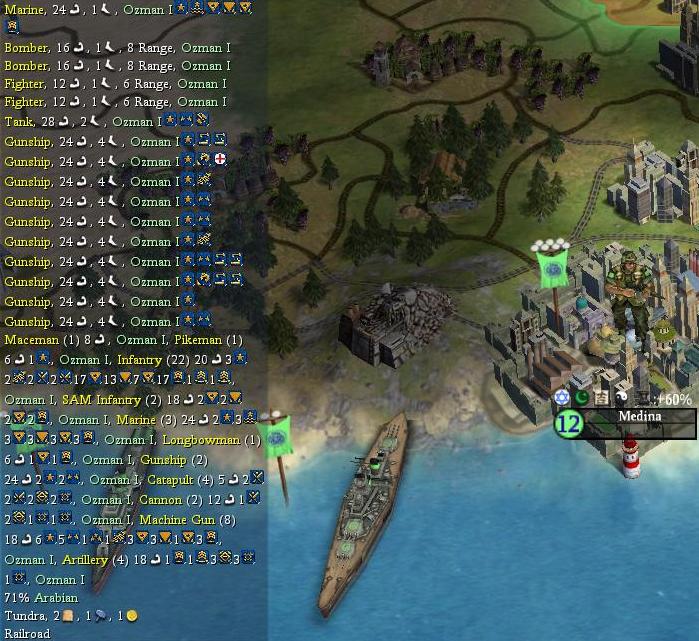The height and width of the screenshot is (641, 699).
Task: Click Medina's population 12 circle
Action: [568, 424]
